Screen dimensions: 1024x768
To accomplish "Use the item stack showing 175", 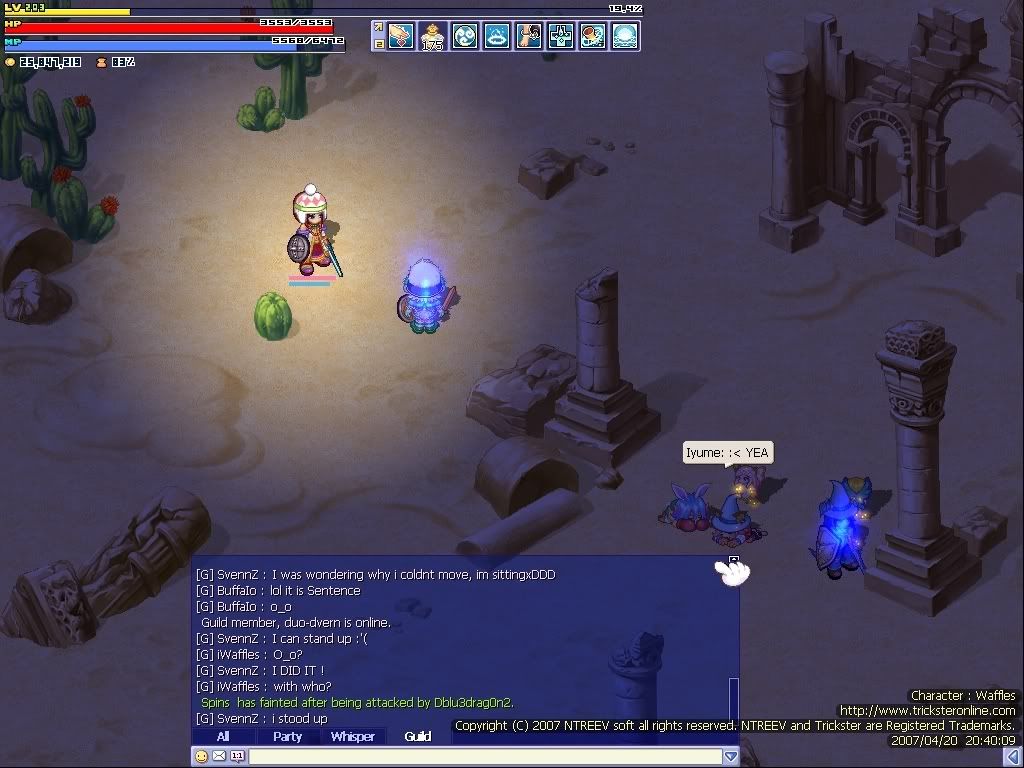I will 433,36.
